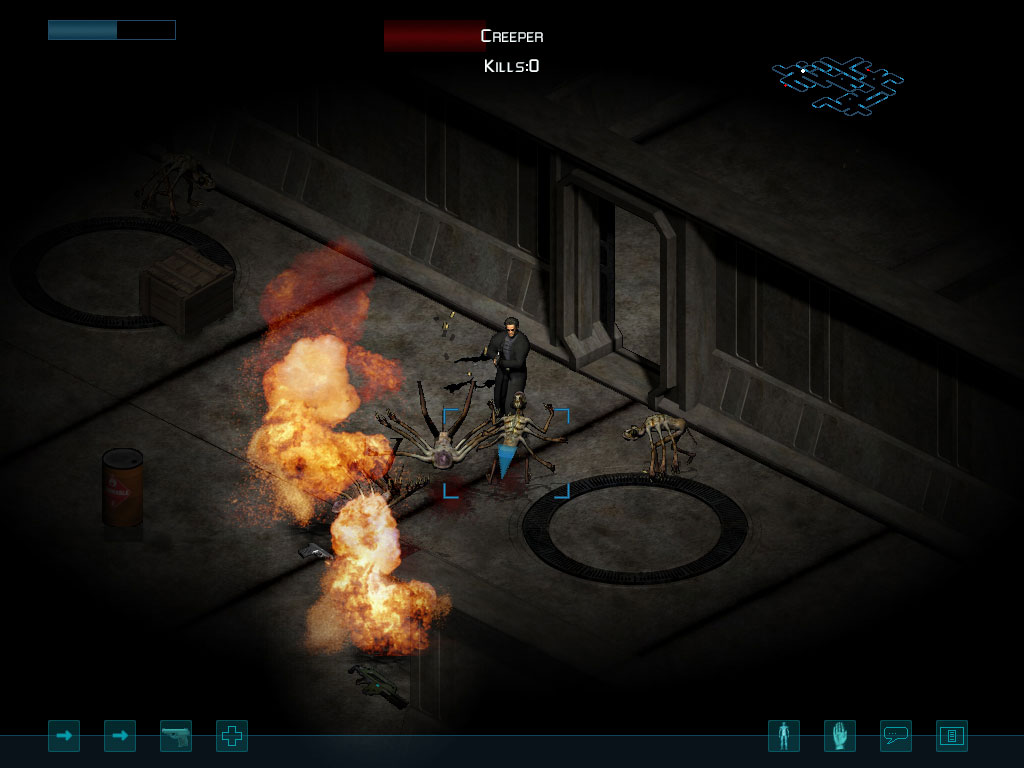Open the journal document icon
Viewport: 1024px width, 768px height.
click(952, 737)
